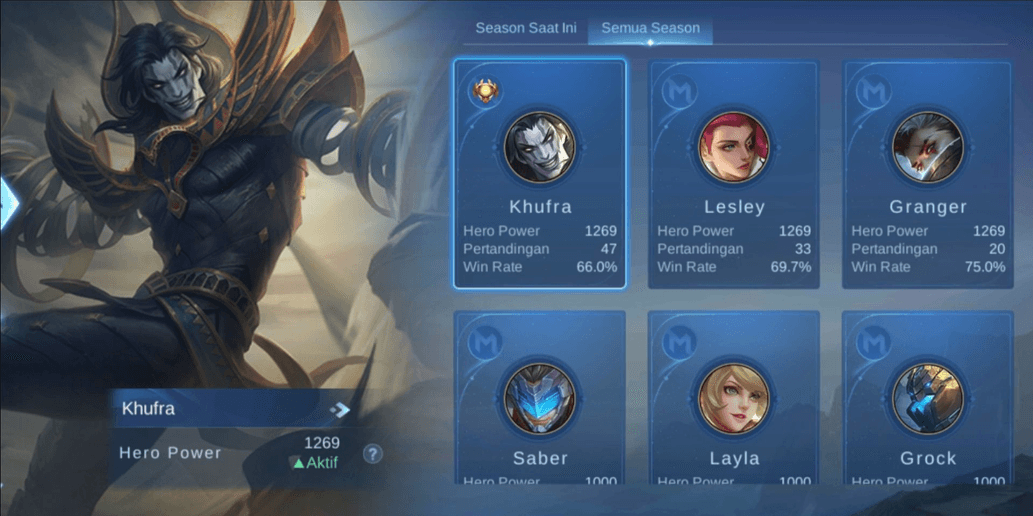Screen dimensions: 1033x516
Task: Open Khufra details via the arrow button
Action: 340,409
